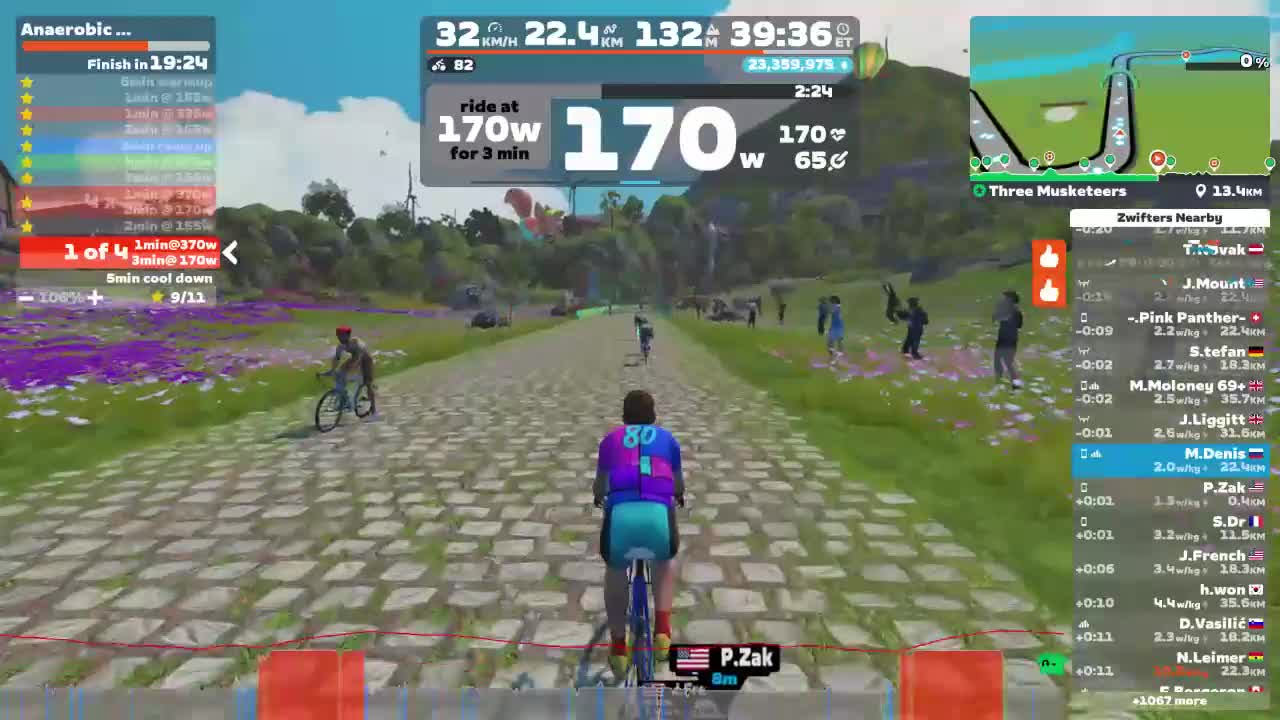The image size is (1280, 720).
Task: Click the cadence icon next to 65
Action: point(841,158)
